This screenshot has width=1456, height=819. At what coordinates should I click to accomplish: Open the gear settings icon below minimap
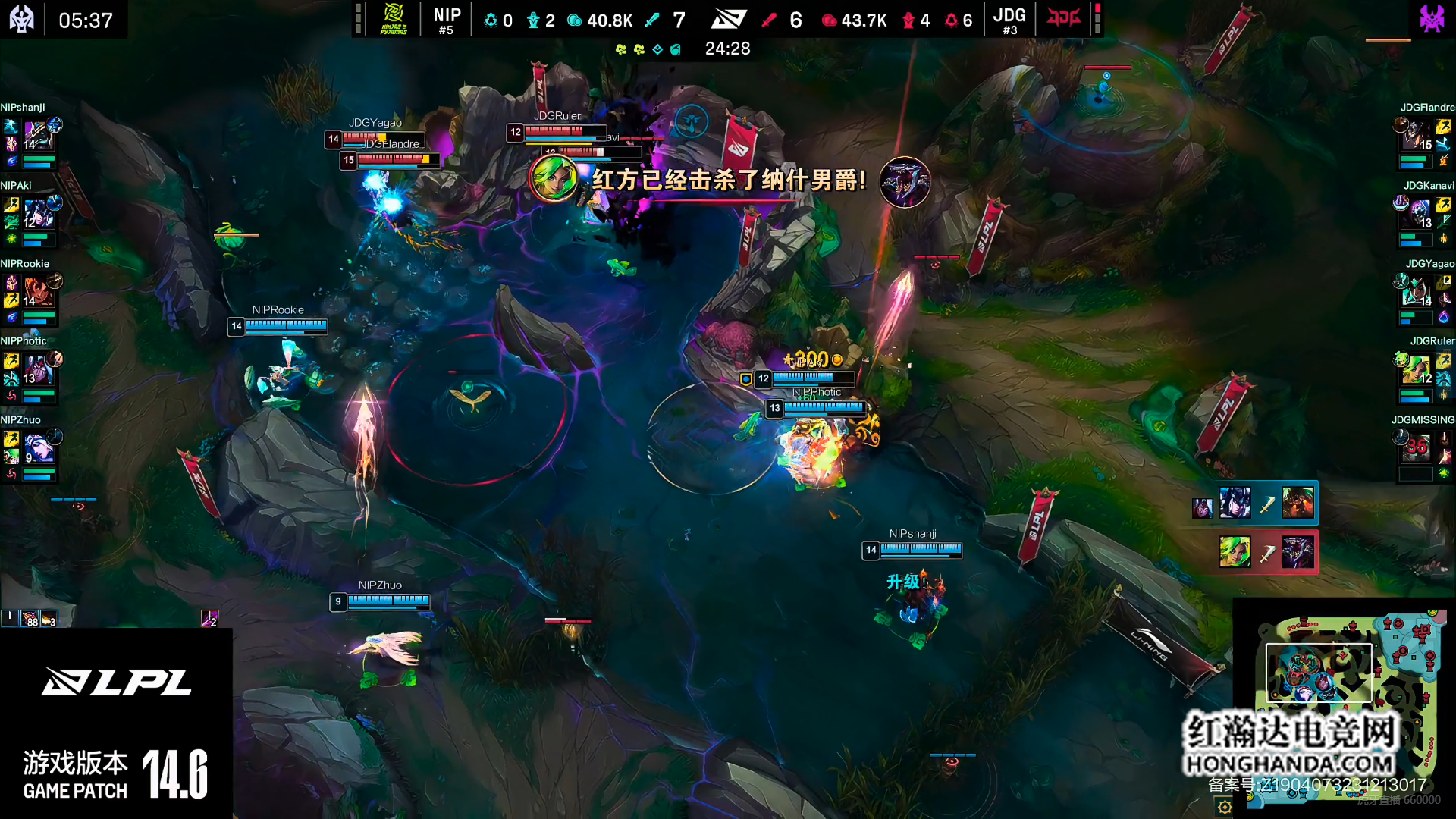1225,807
